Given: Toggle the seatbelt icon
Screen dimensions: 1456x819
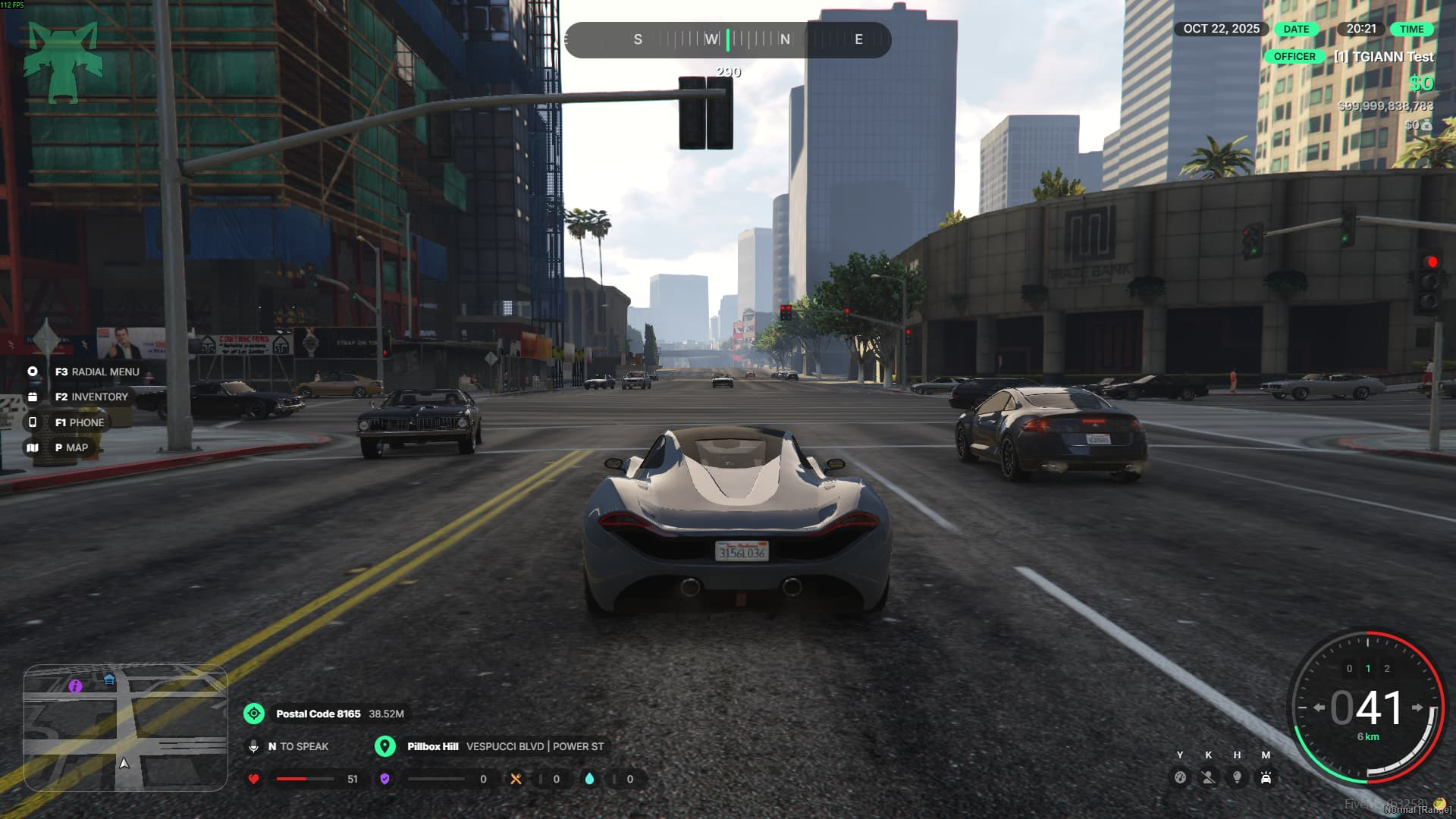Looking at the screenshot, I should click(x=1208, y=777).
